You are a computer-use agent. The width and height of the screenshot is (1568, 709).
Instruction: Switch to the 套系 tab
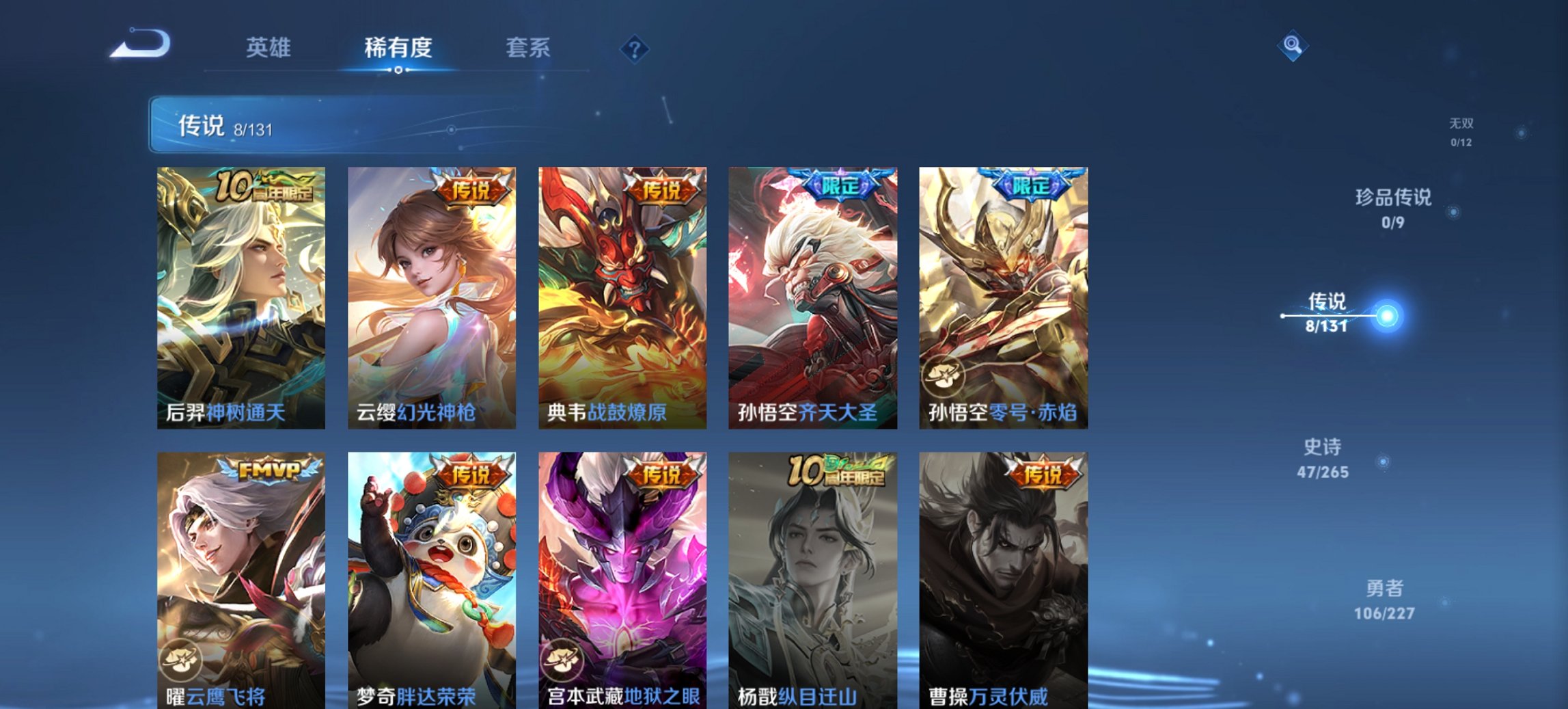tap(528, 48)
